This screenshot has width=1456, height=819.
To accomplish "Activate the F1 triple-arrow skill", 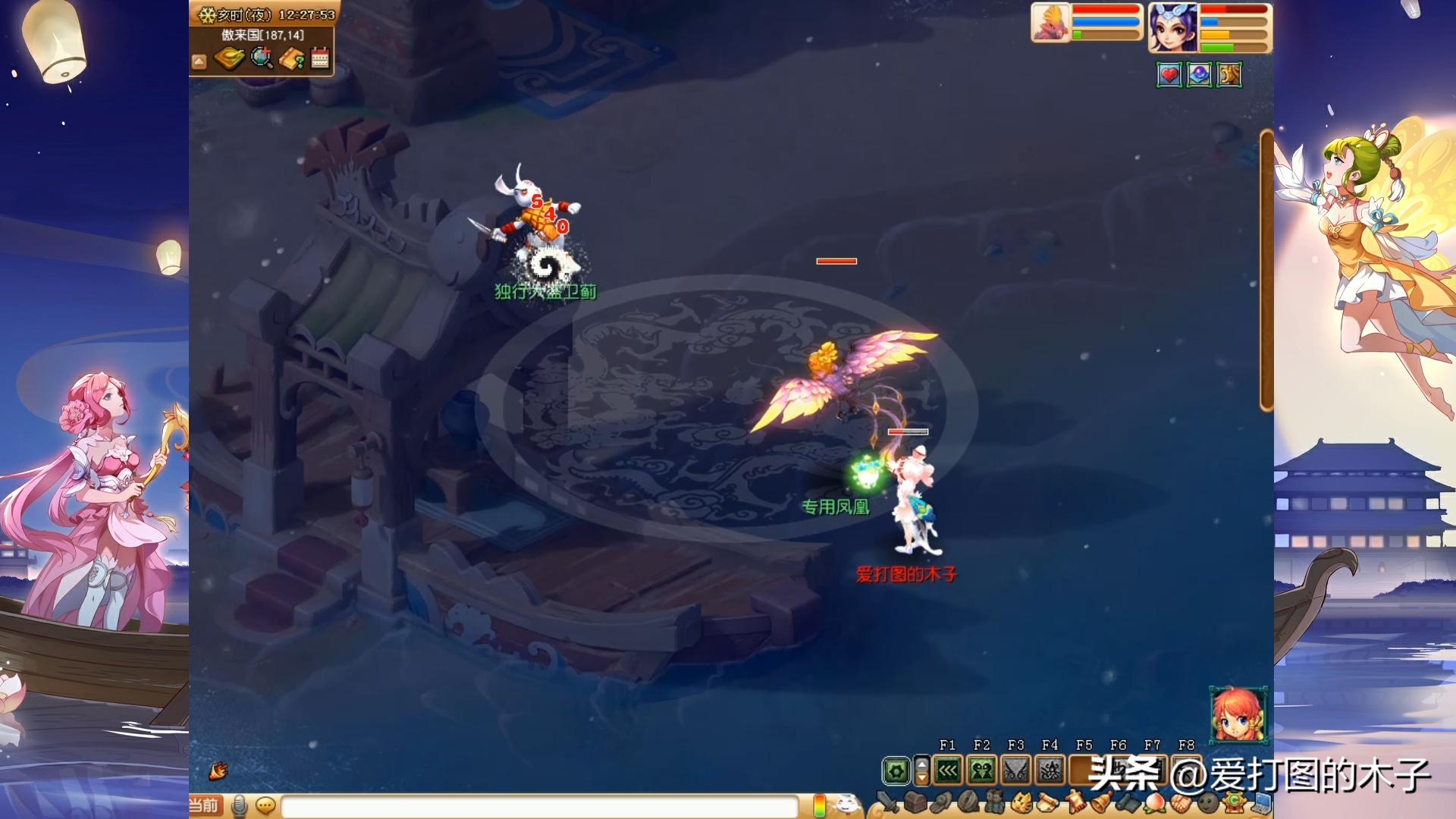I will [948, 771].
